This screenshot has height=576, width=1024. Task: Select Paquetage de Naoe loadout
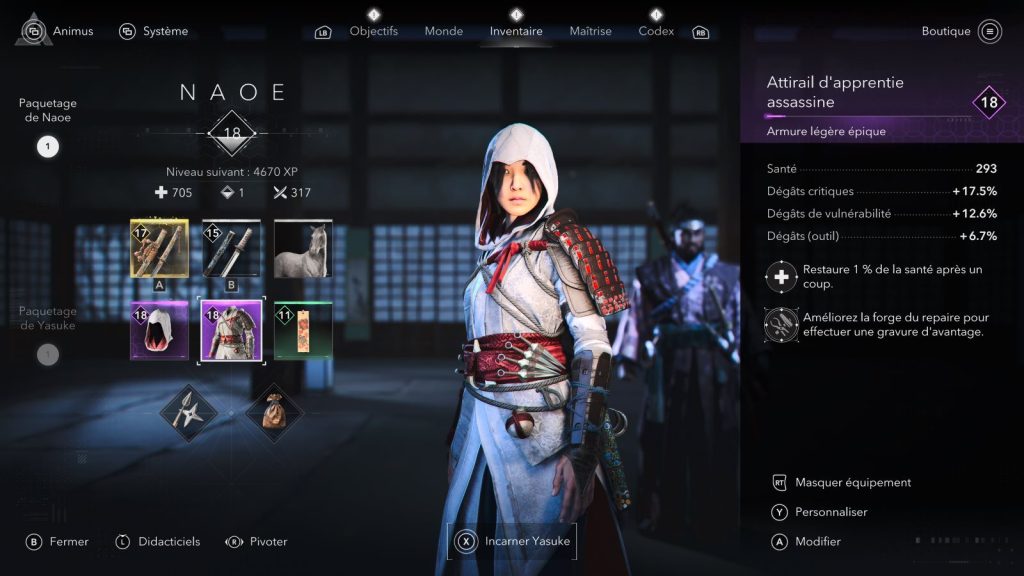(48, 147)
